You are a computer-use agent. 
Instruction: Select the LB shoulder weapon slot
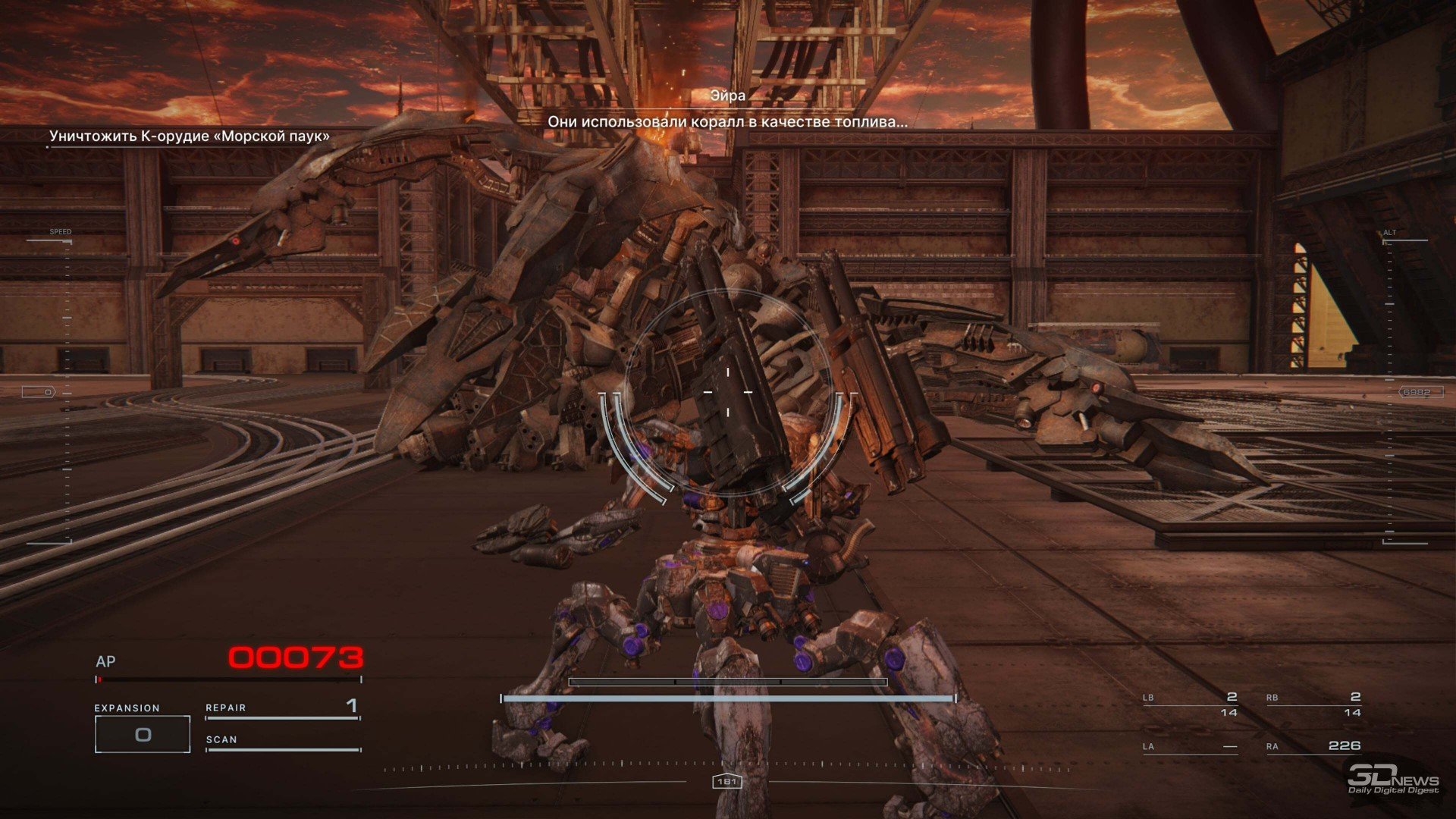[x=1191, y=704]
